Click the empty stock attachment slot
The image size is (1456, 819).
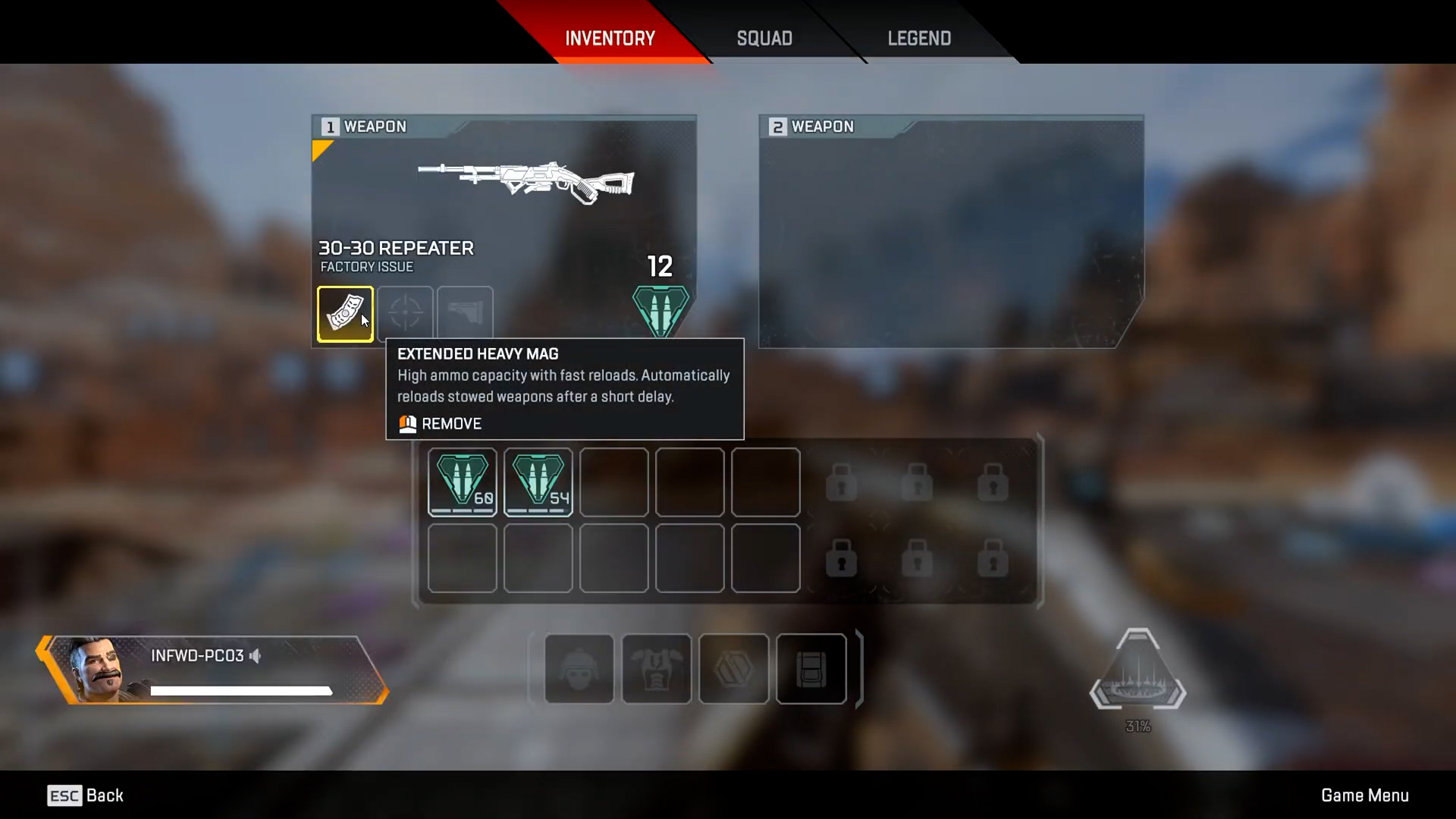click(x=465, y=312)
